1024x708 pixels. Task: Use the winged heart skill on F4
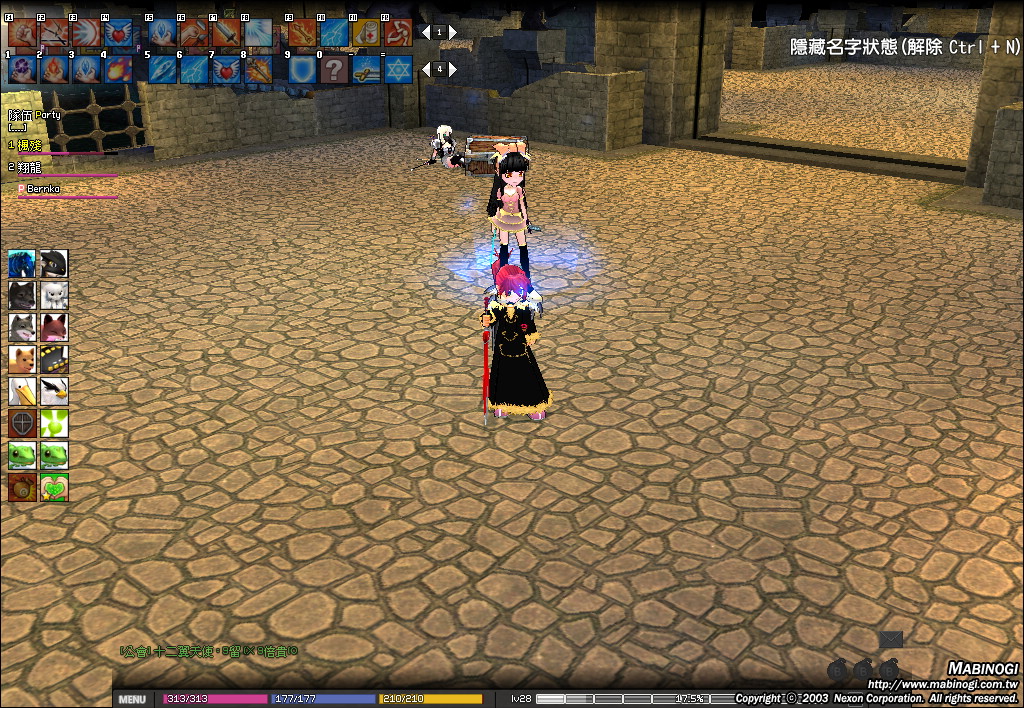(x=117, y=33)
